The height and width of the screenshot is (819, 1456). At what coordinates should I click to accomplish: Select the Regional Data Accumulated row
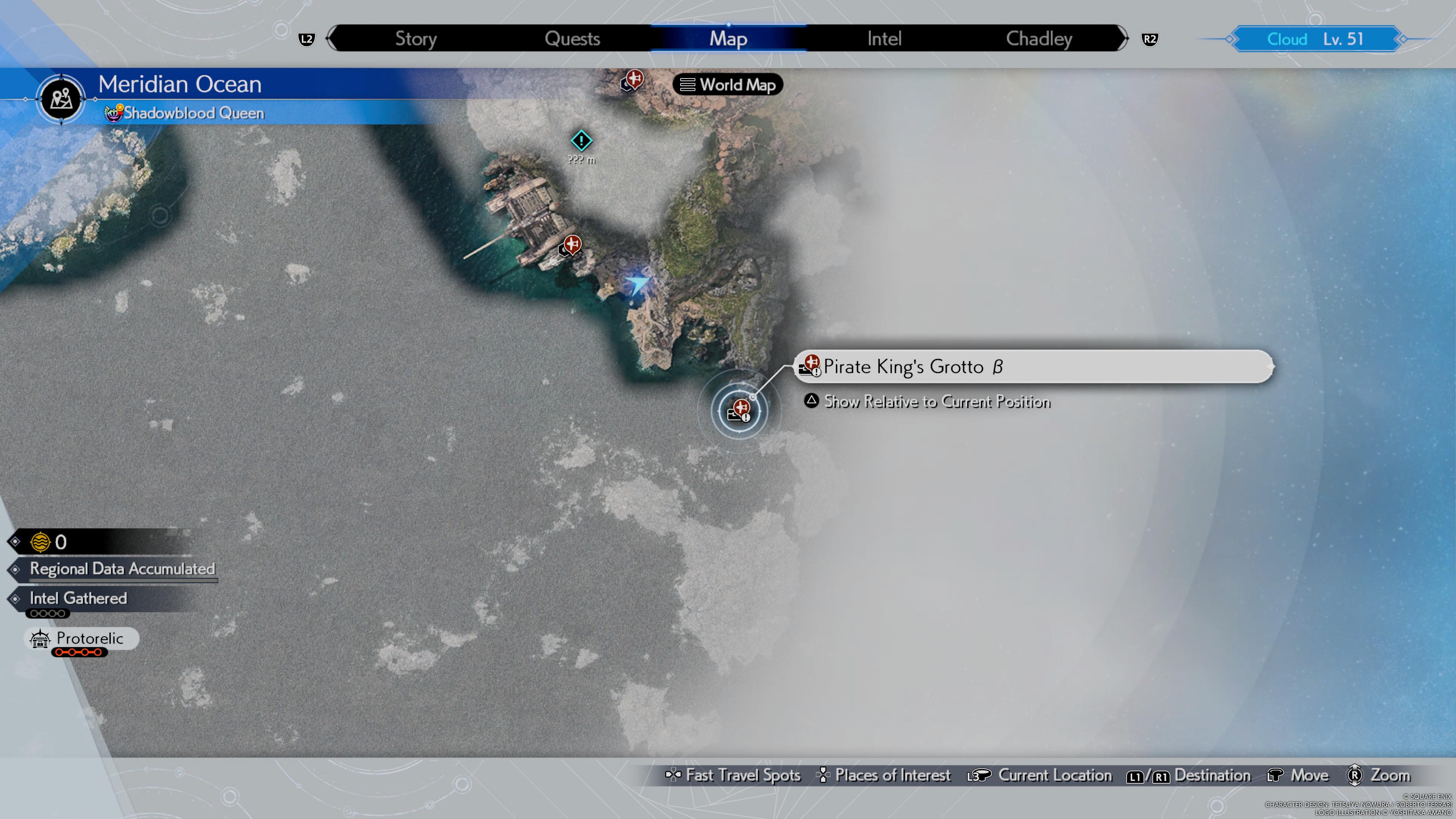[x=121, y=569]
